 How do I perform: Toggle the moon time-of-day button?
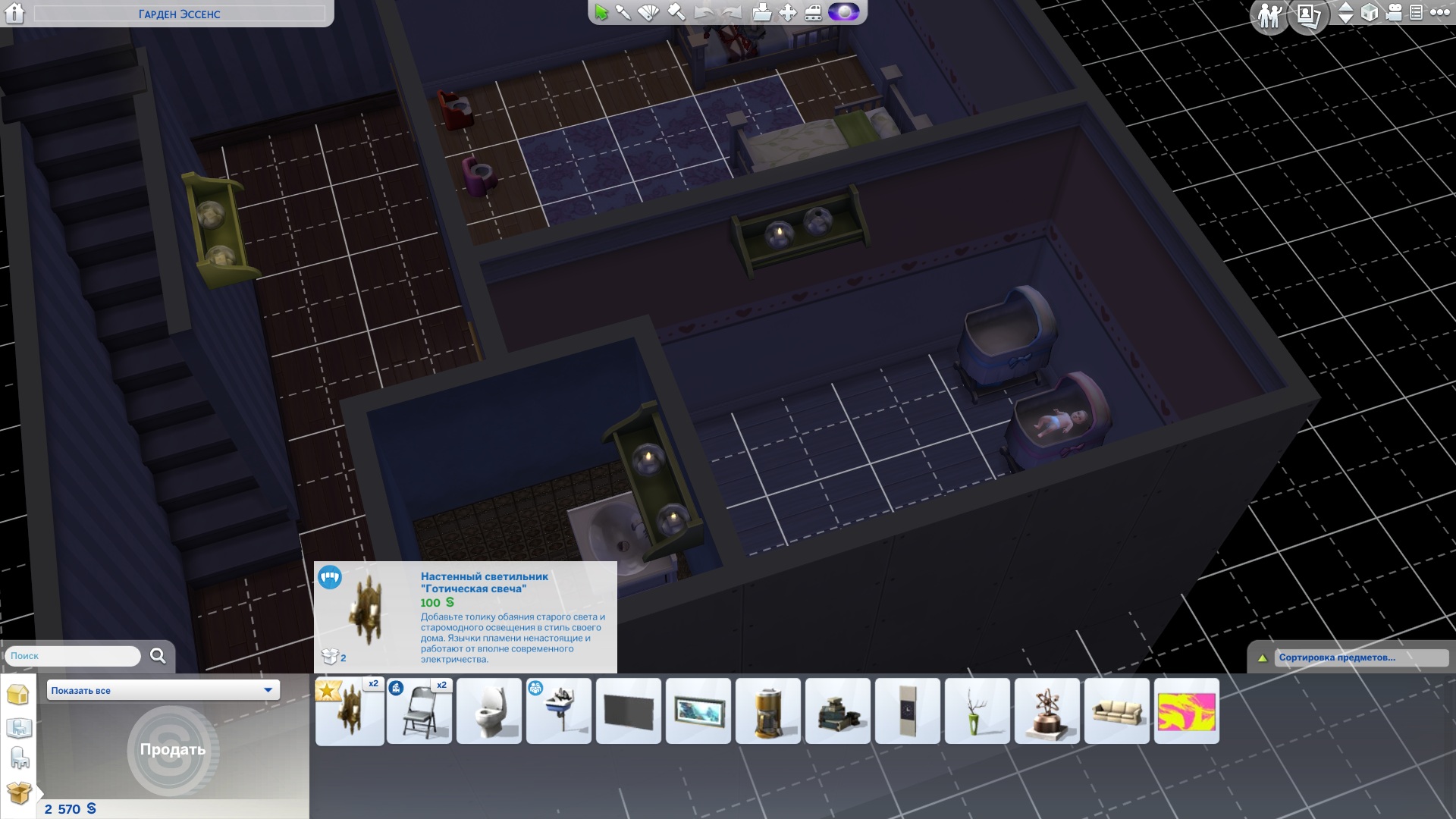[843, 13]
